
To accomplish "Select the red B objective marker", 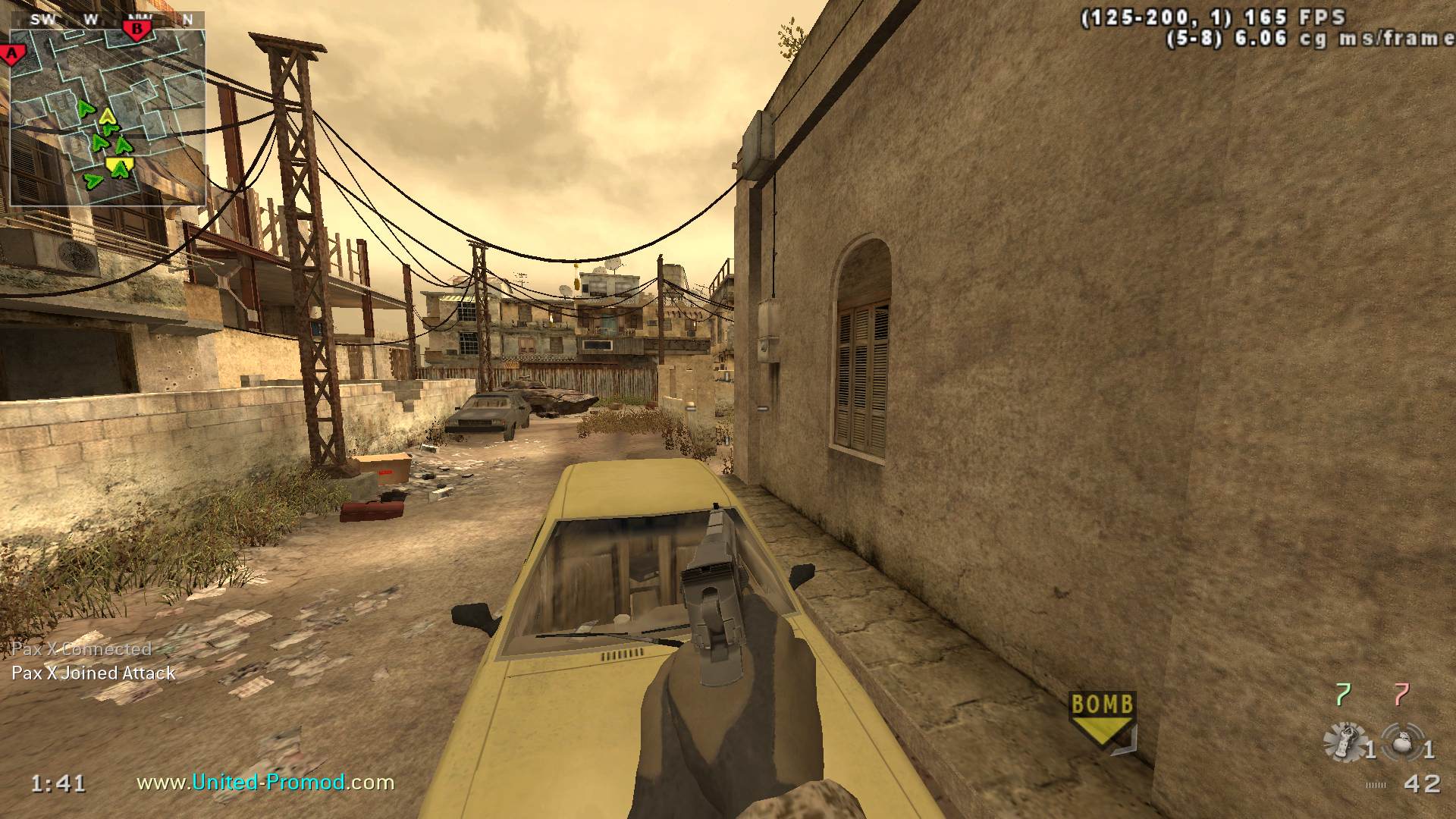I will click(x=136, y=30).
